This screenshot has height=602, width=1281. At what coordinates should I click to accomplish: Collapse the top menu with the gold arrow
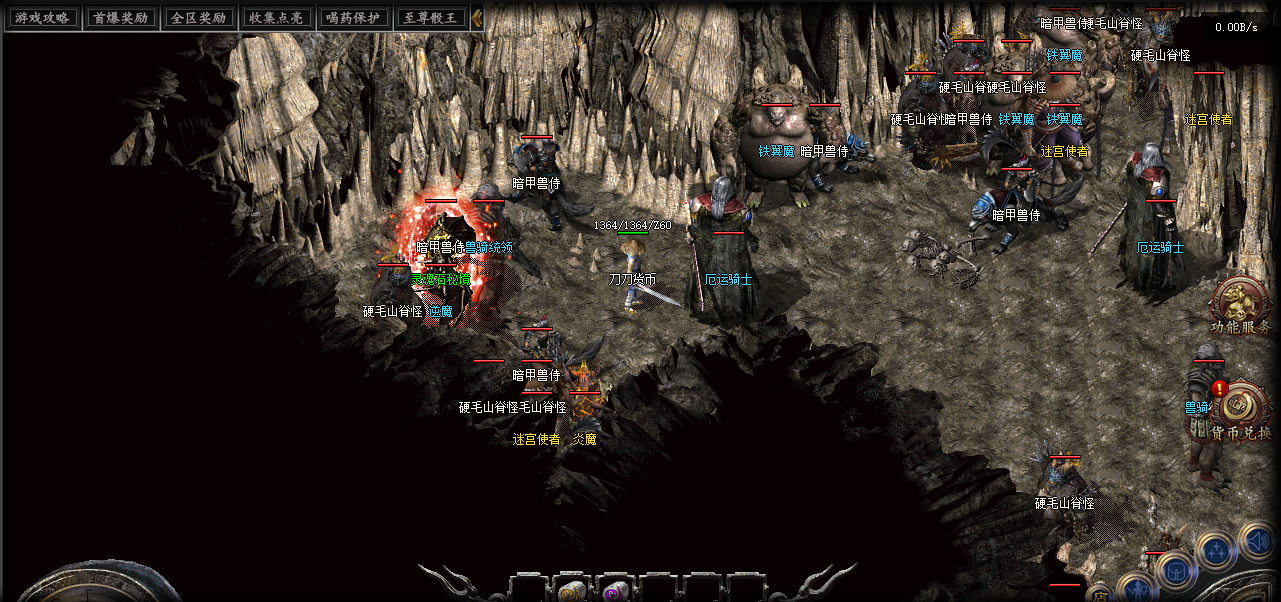point(477,18)
